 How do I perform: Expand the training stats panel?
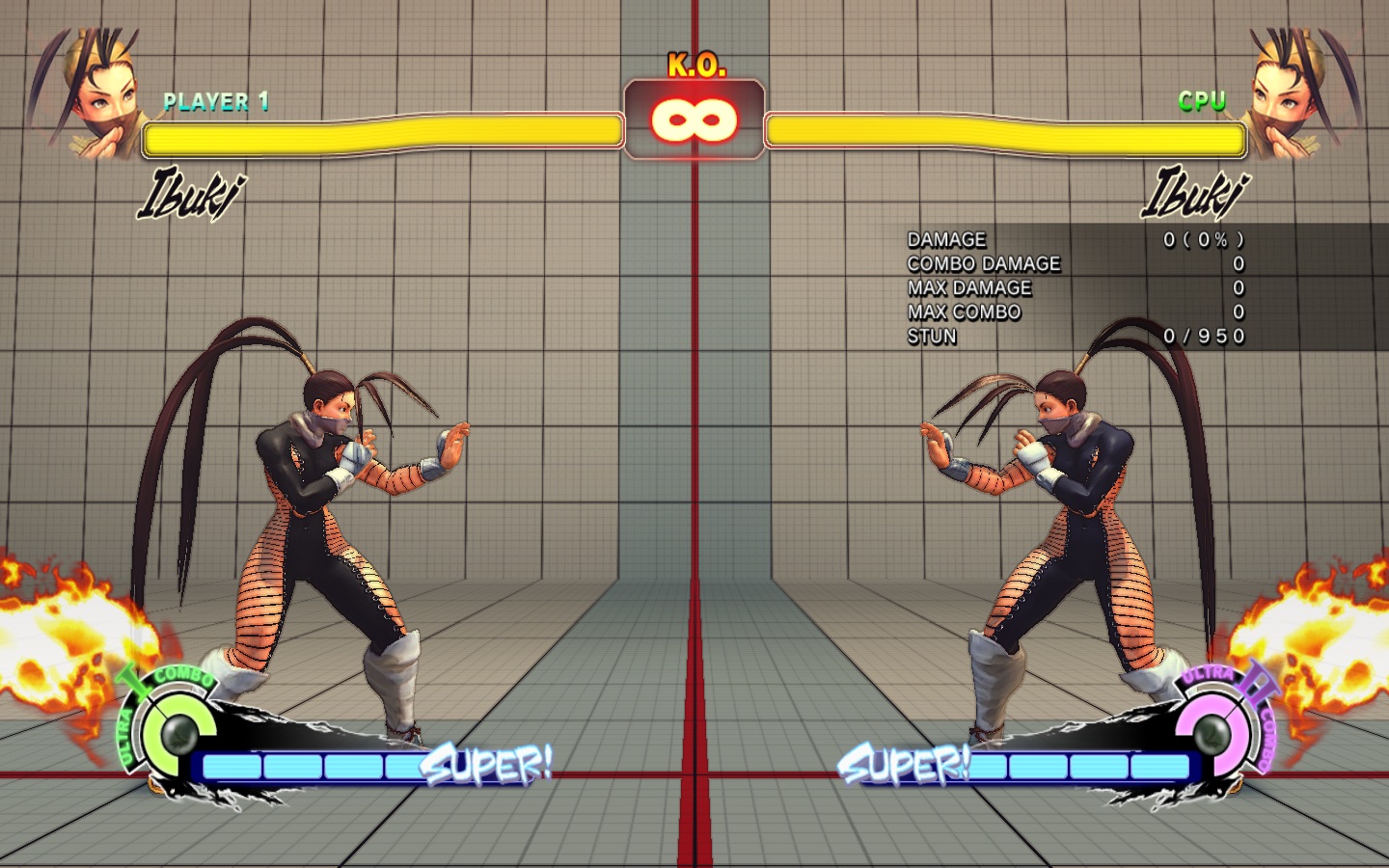point(1071,287)
